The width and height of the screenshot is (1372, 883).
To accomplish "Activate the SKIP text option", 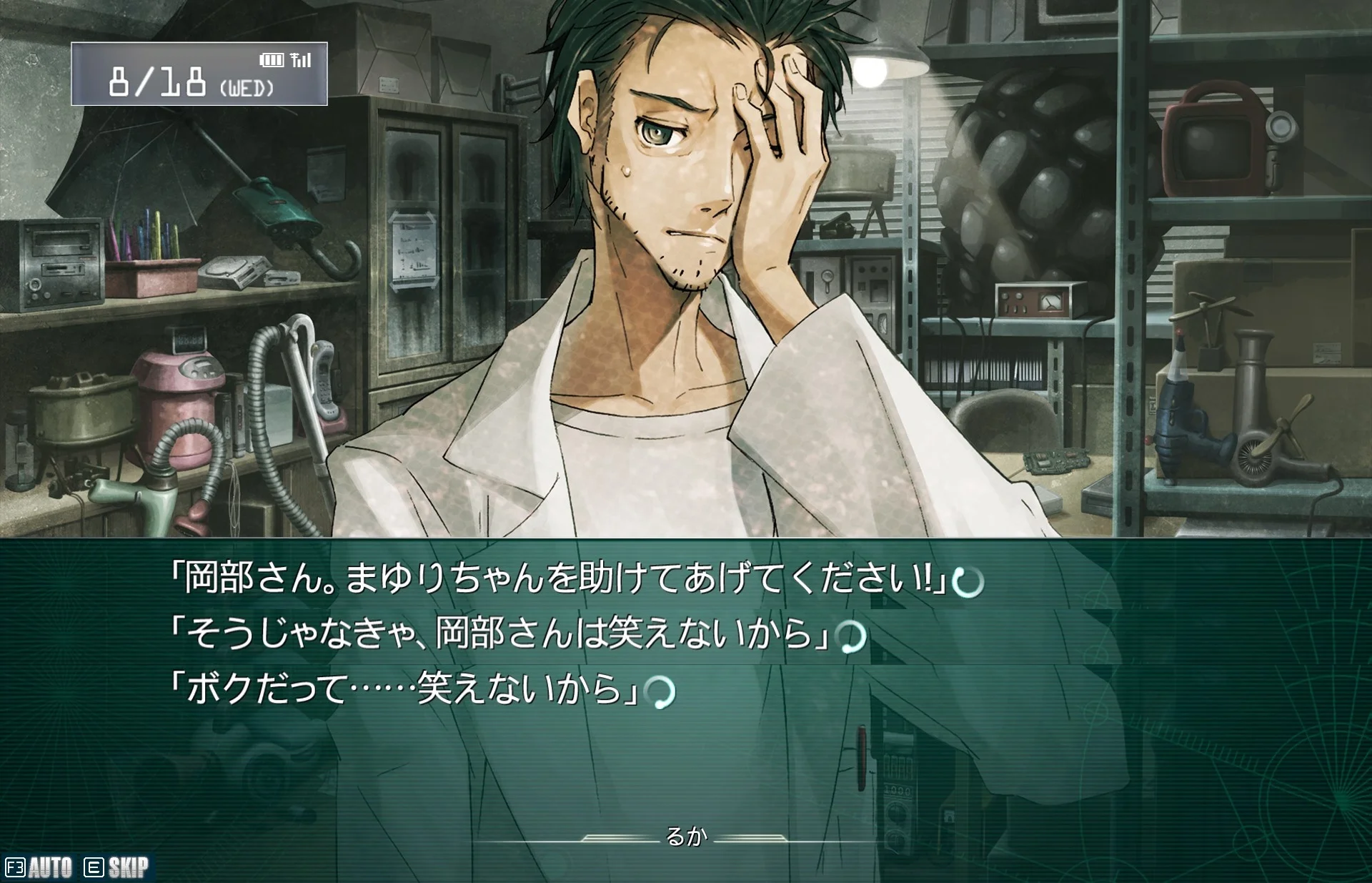I will coord(117,867).
